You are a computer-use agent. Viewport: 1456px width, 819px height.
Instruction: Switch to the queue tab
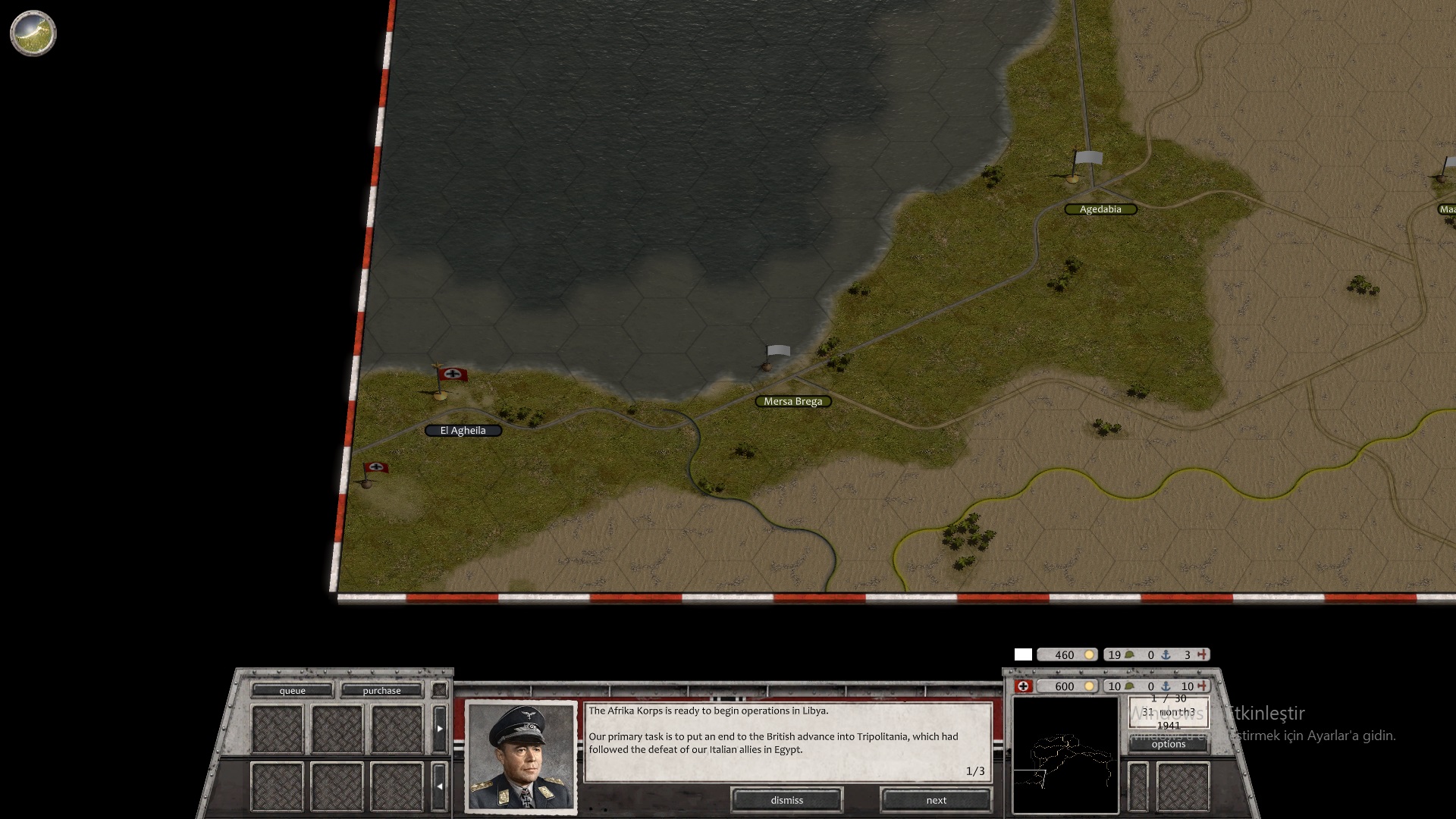293,691
